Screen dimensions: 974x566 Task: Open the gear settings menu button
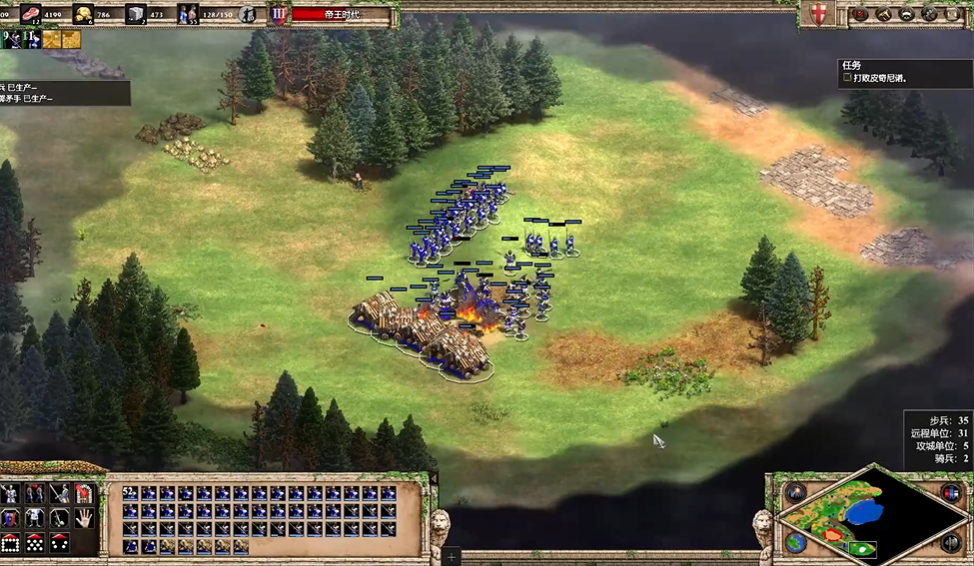[929, 14]
